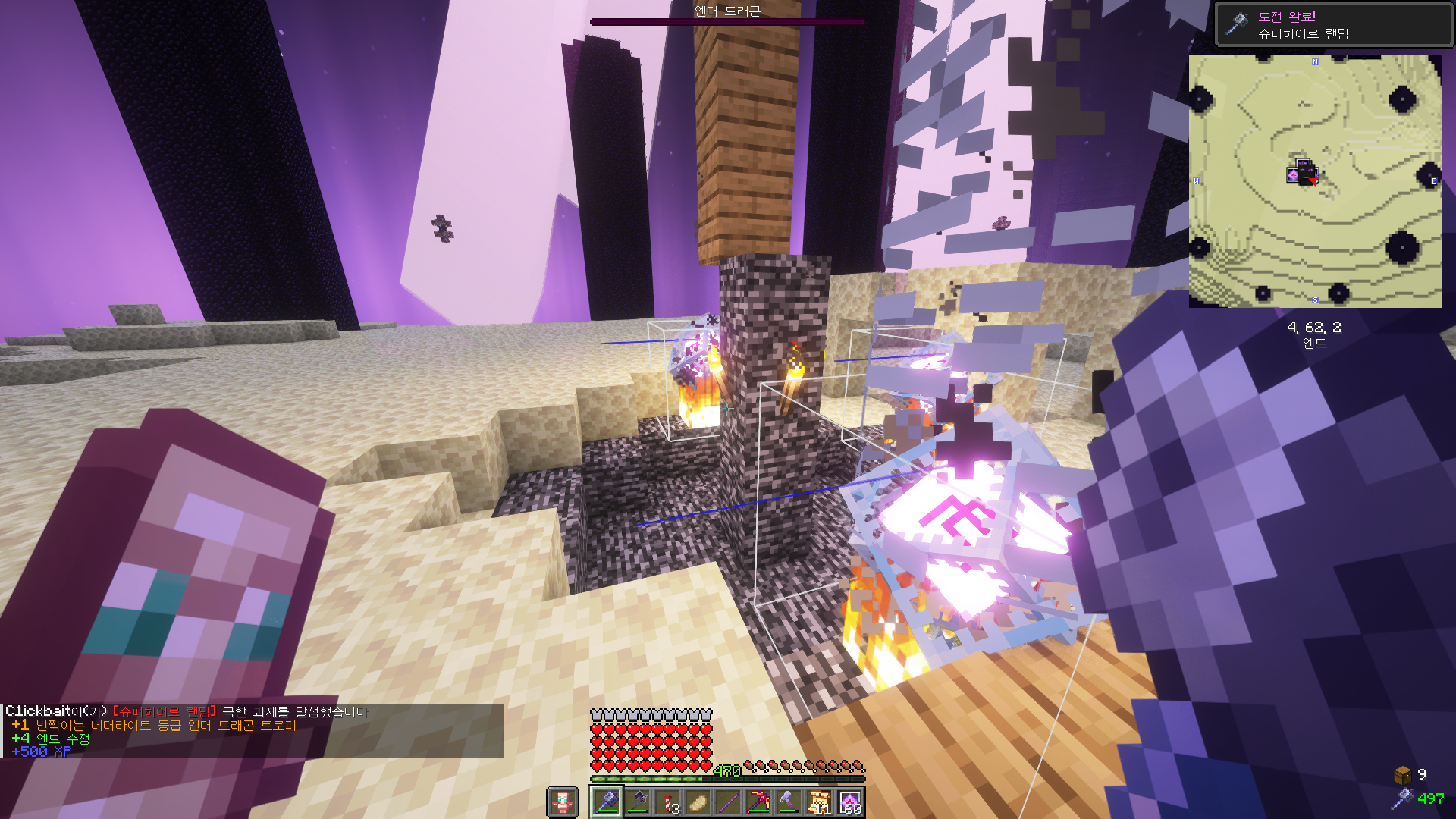Image resolution: width=1456 pixels, height=819 pixels.
Task: Select the dark shovel hotbar slot
Action: (x=637, y=802)
